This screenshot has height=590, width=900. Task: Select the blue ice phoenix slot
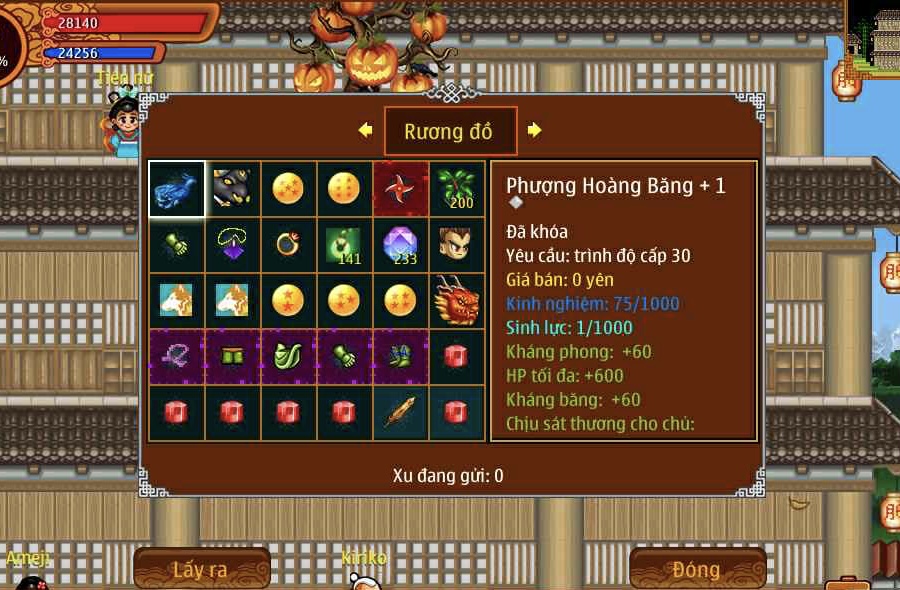[x=177, y=189]
